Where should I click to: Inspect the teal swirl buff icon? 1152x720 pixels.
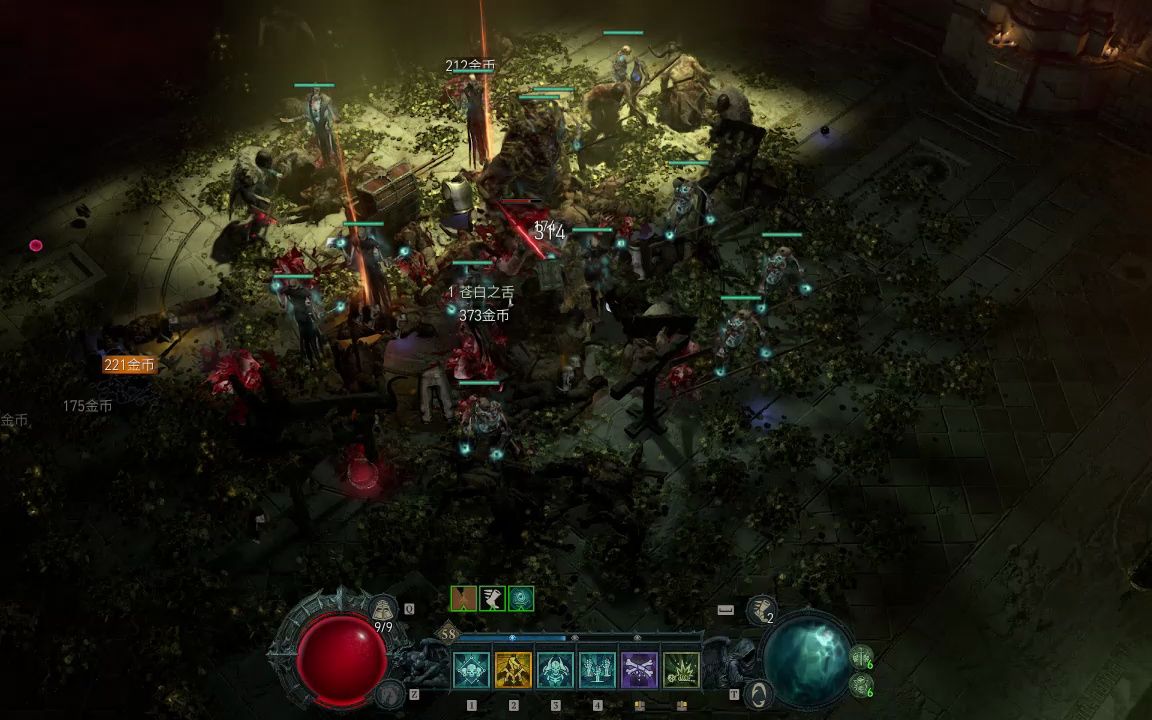point(521,599)
